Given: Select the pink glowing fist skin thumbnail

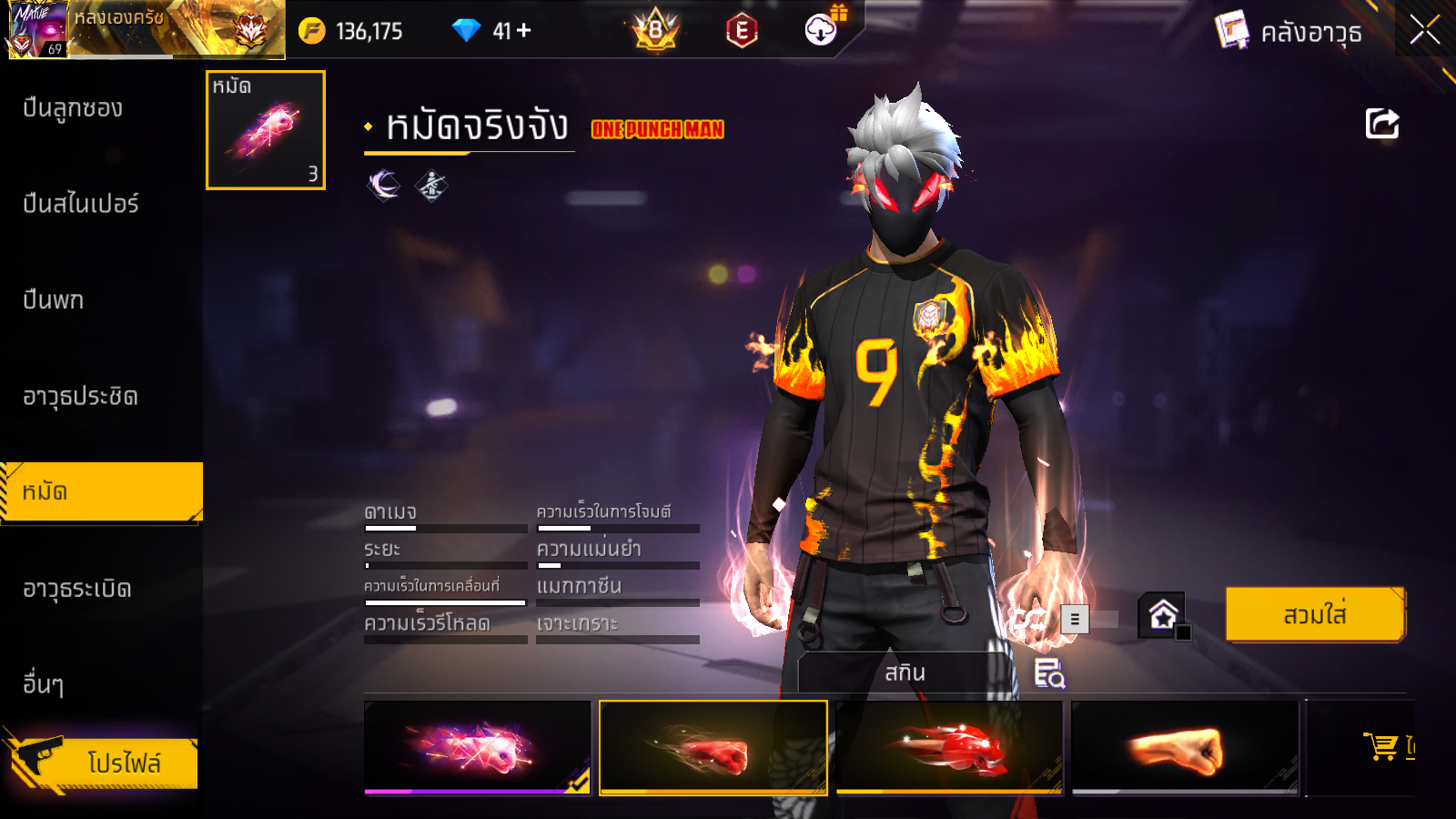Looking at the screenshot, I should pos(477,747).
